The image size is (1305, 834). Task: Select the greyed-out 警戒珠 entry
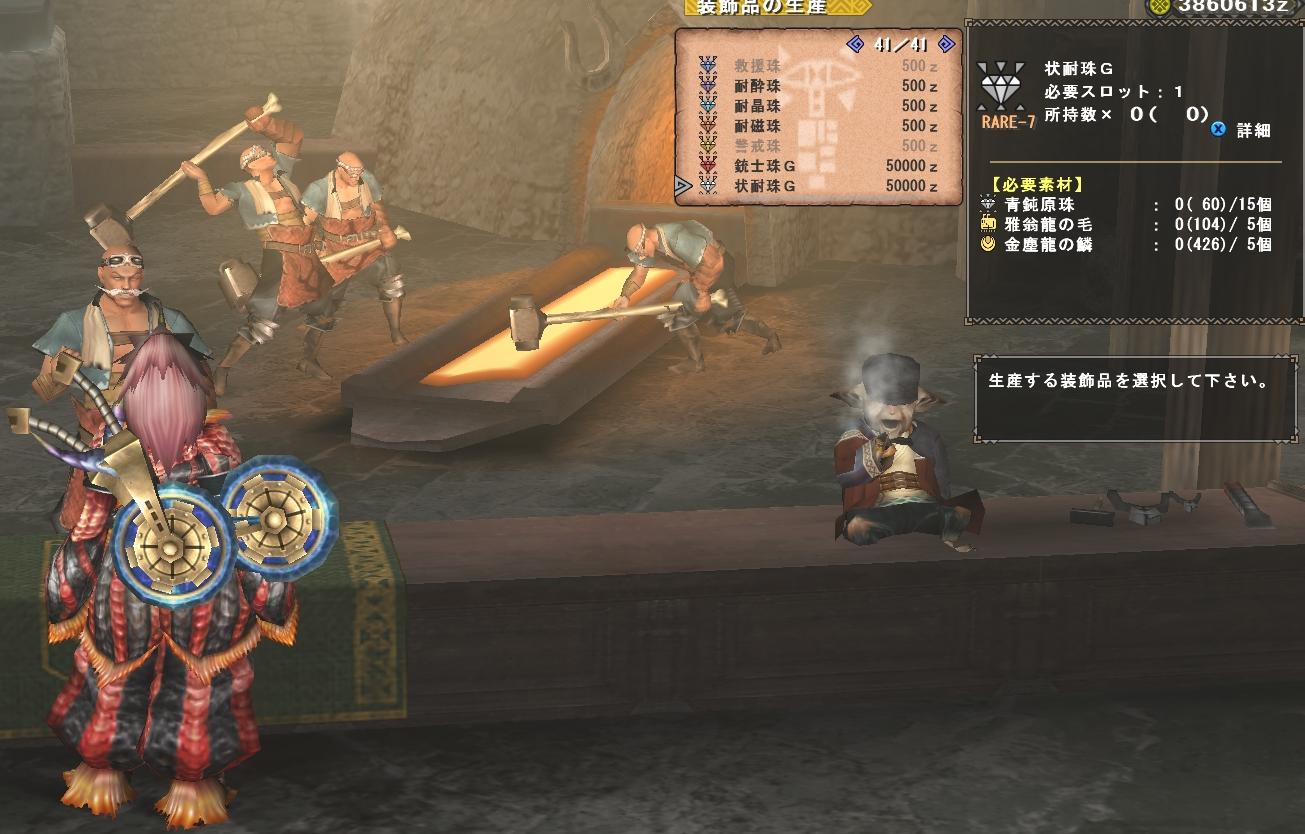[820, 146]
